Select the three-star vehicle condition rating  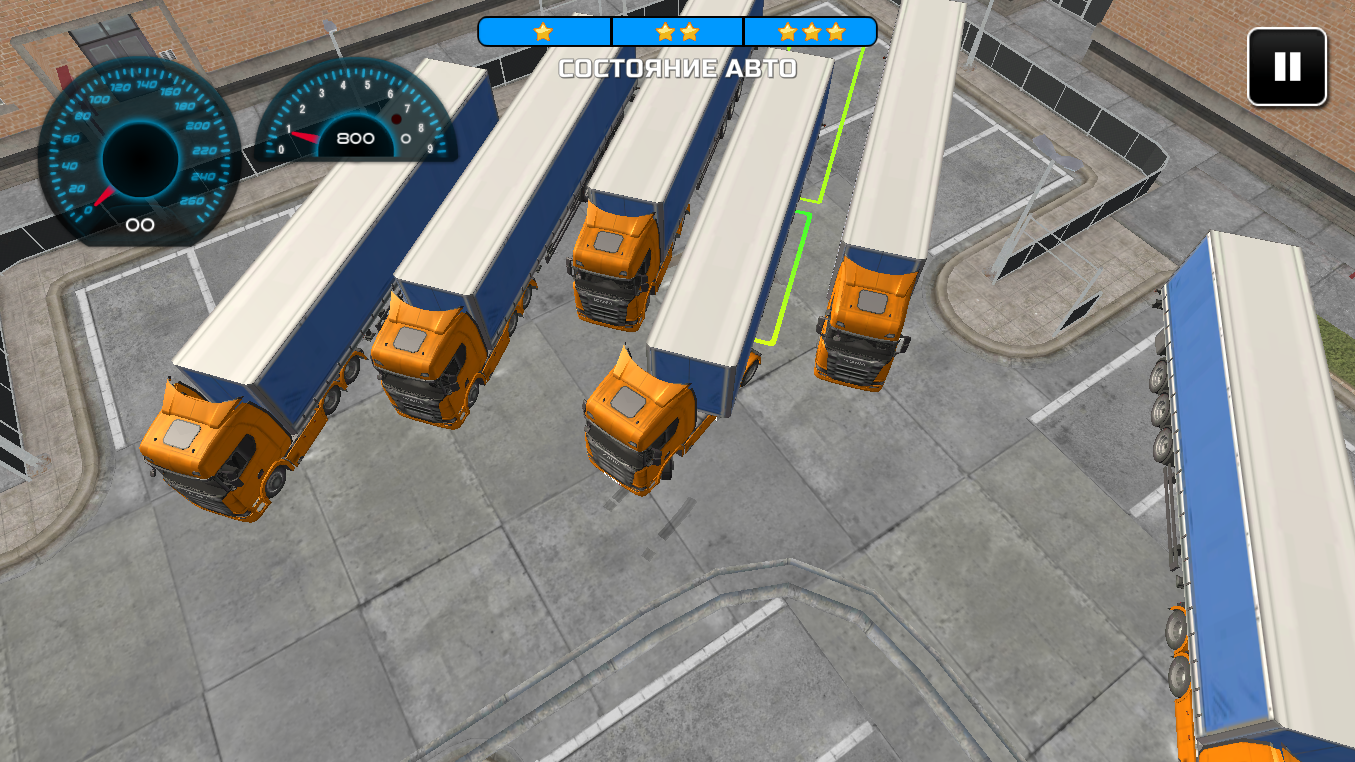(812, 31)
